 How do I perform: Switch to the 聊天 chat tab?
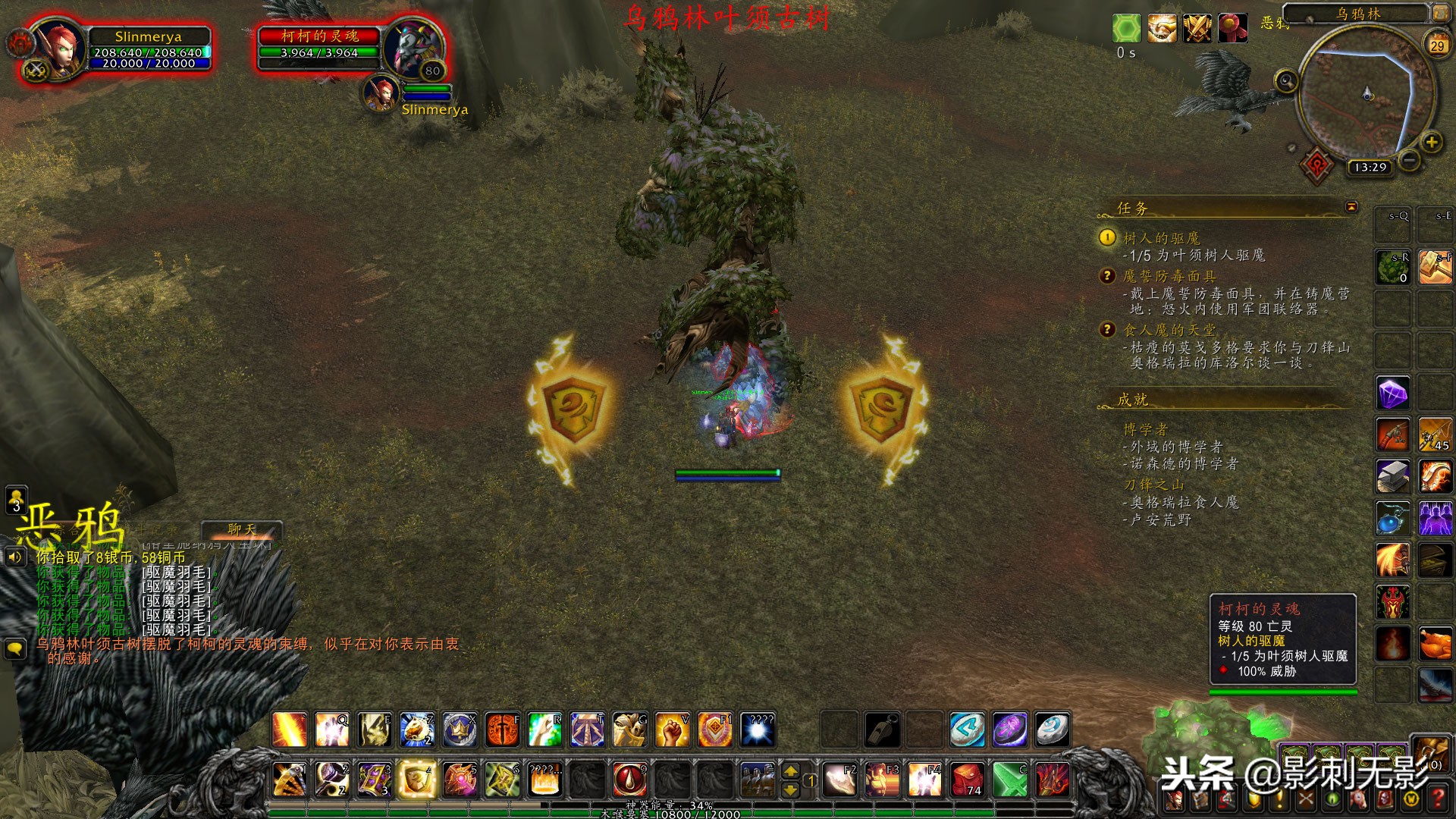pos(242,529)
